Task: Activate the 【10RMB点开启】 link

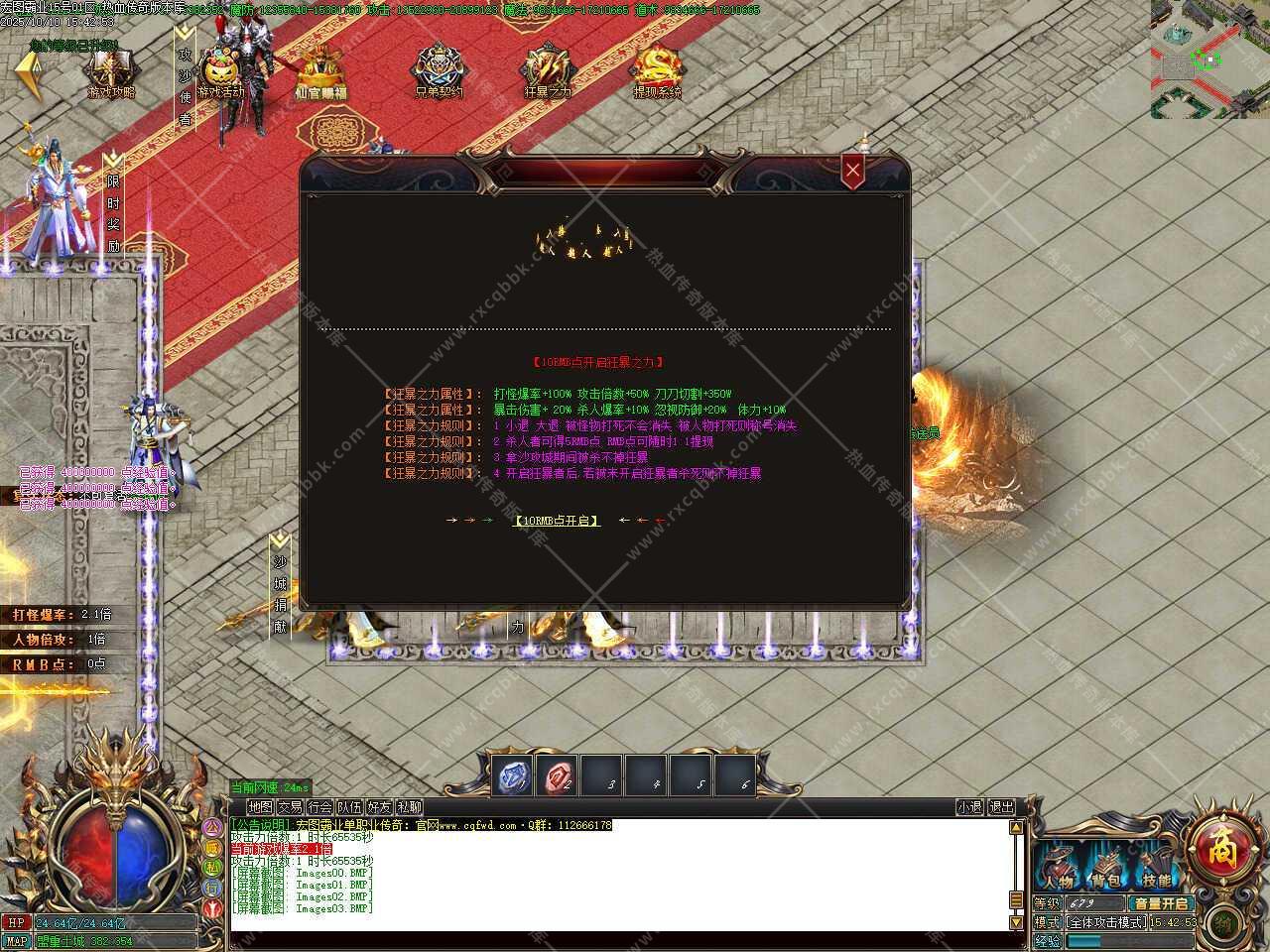Action: (557, 521)
